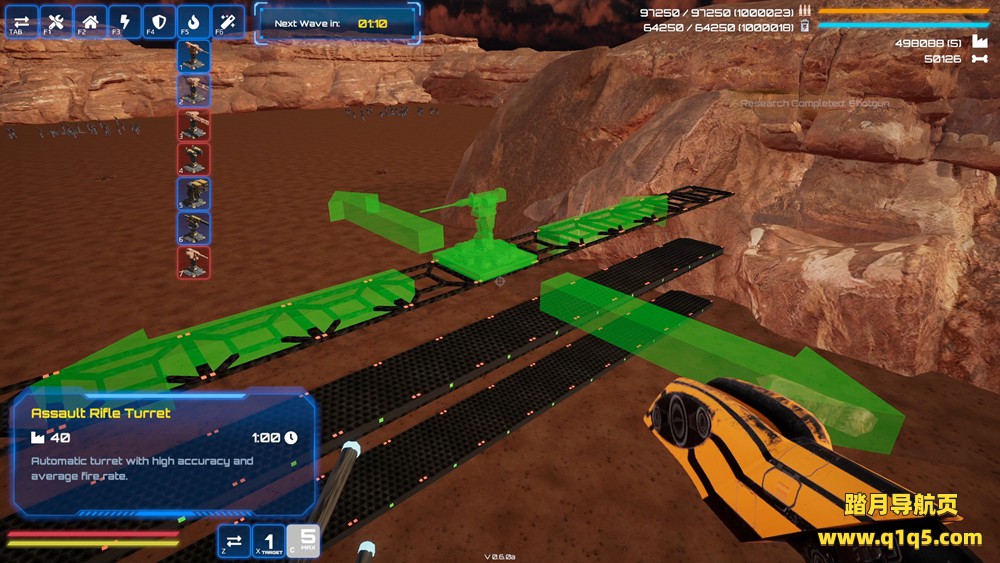Open the magic wand category
This screenshot has height=563, width=1000.
click(228, 21)
